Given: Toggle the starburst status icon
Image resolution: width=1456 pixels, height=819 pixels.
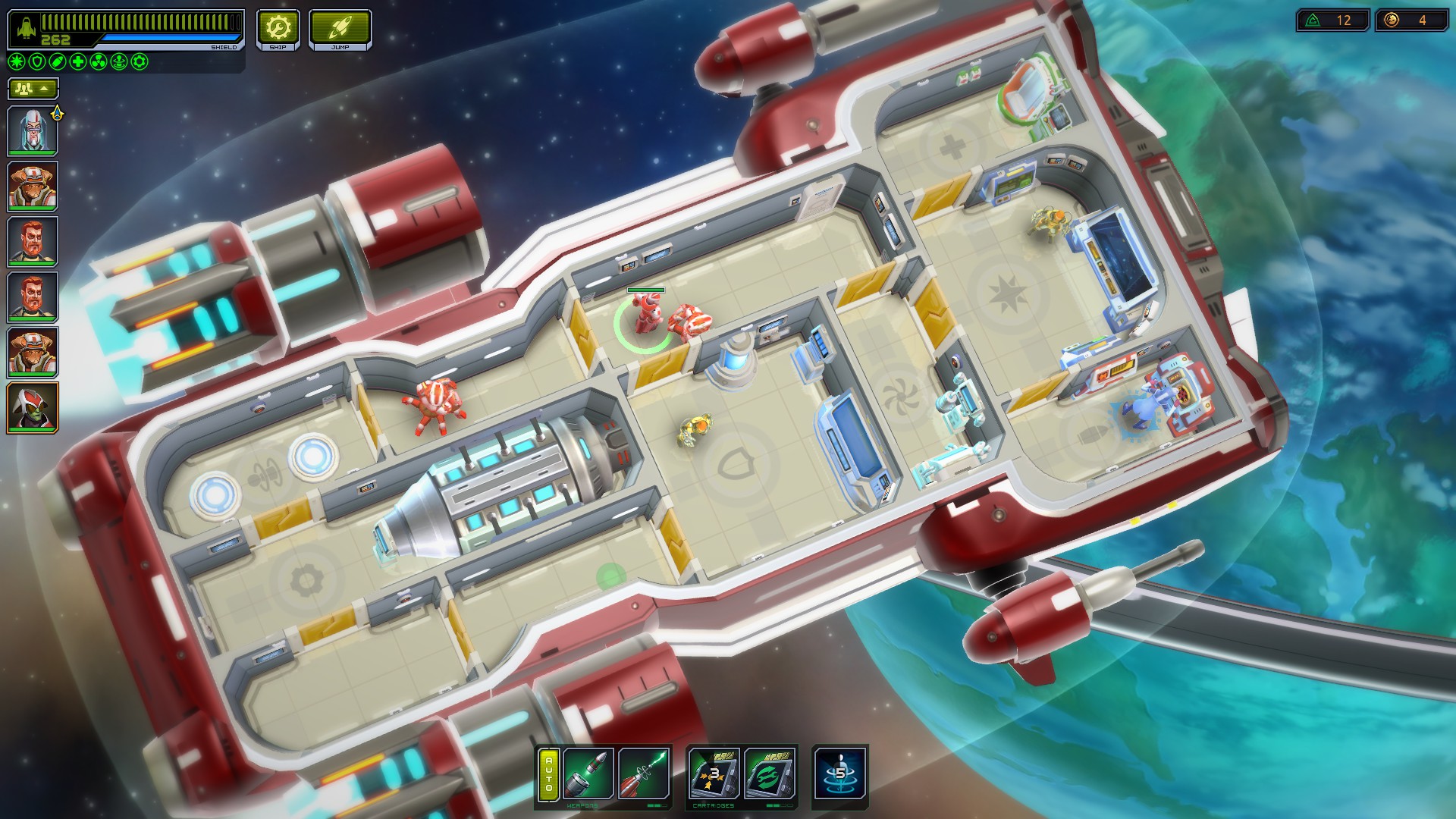Looking at the screenshot, I should point(15,63).
